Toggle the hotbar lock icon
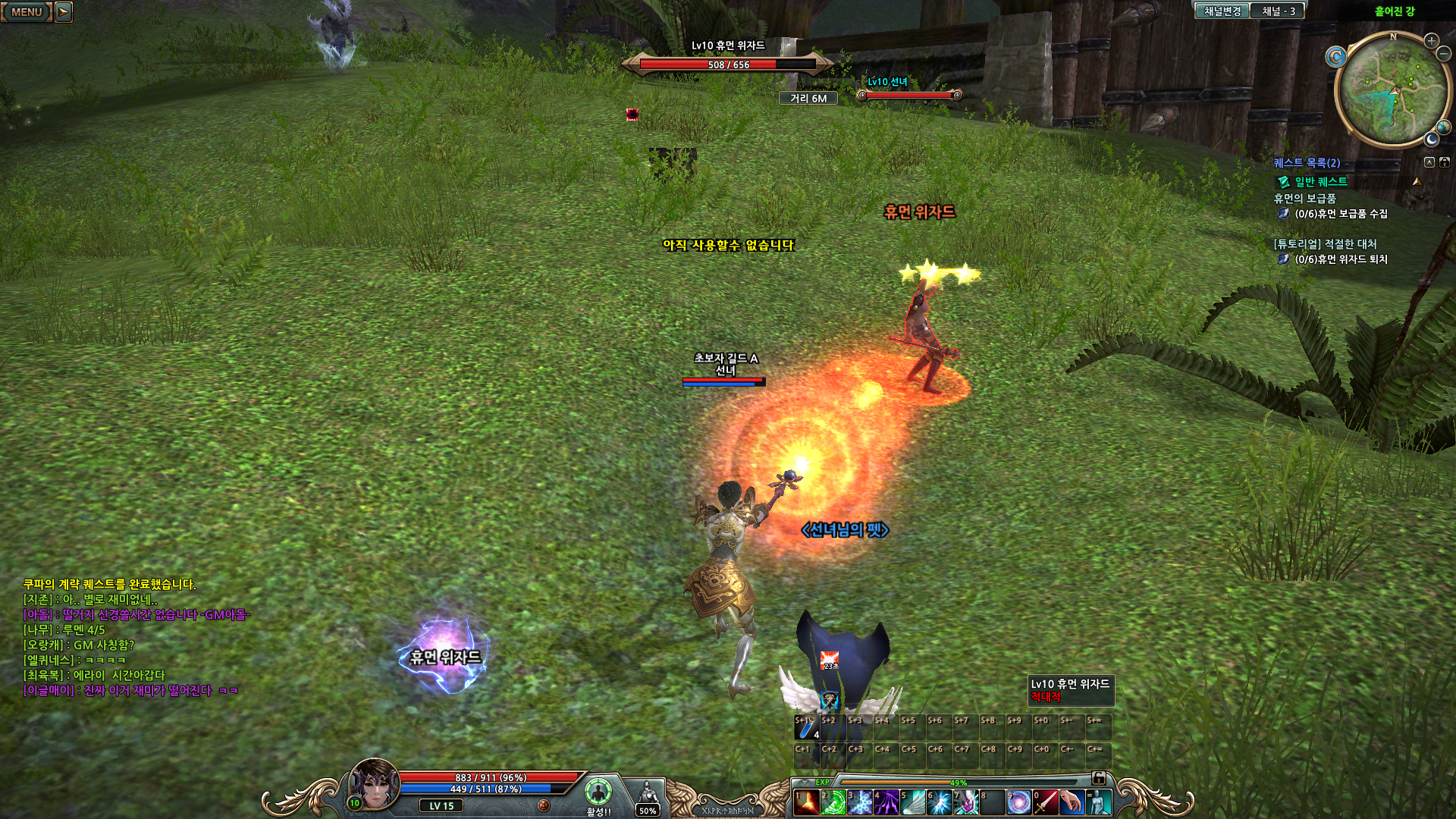This screenshot has height=819, width=1456. pos(1098,778)
